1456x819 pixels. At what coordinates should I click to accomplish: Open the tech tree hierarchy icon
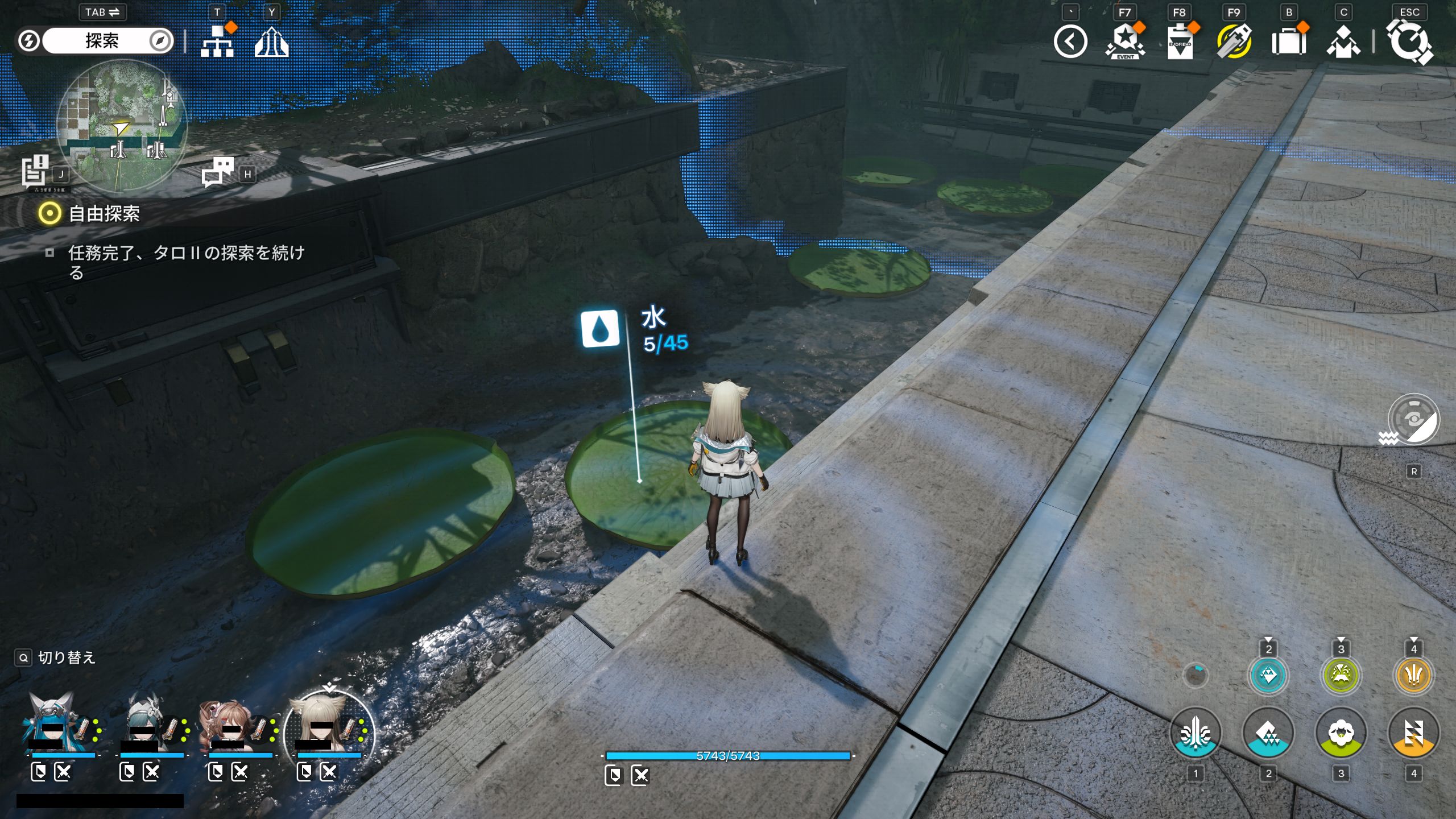click(217, 42)
